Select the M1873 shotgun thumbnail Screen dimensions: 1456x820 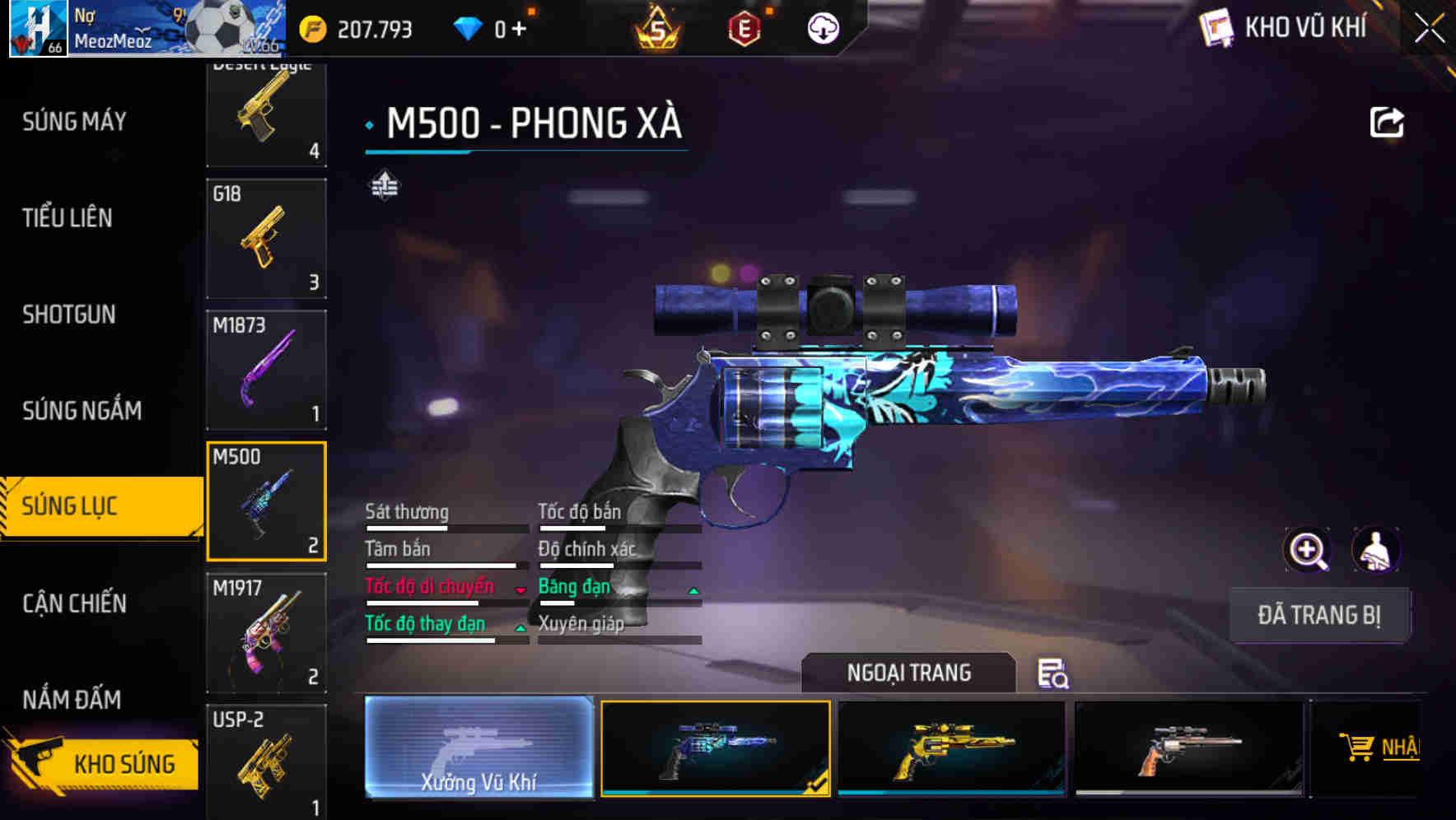point(266,369)
